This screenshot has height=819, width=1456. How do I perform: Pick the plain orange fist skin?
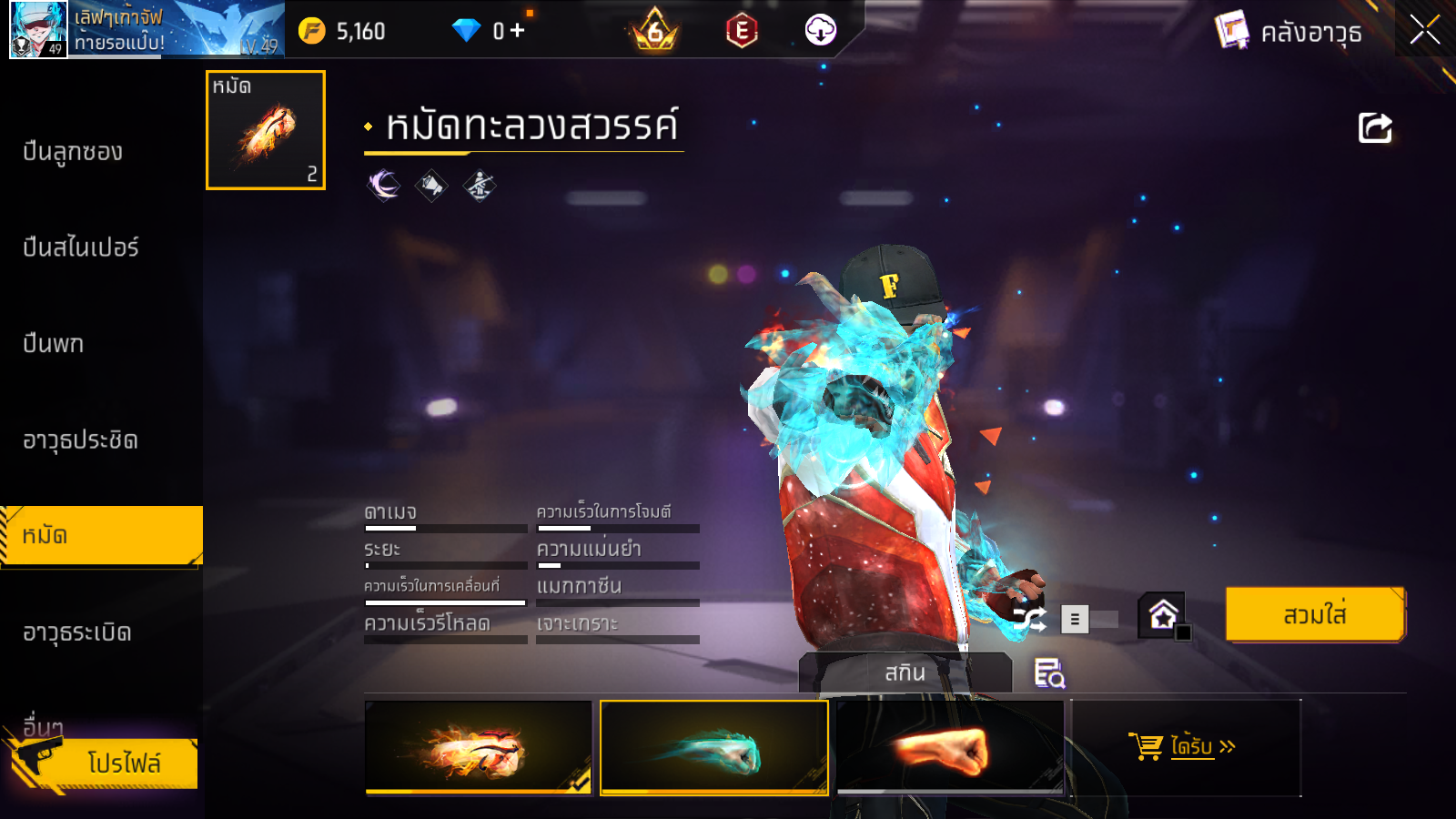click(949, 746)
